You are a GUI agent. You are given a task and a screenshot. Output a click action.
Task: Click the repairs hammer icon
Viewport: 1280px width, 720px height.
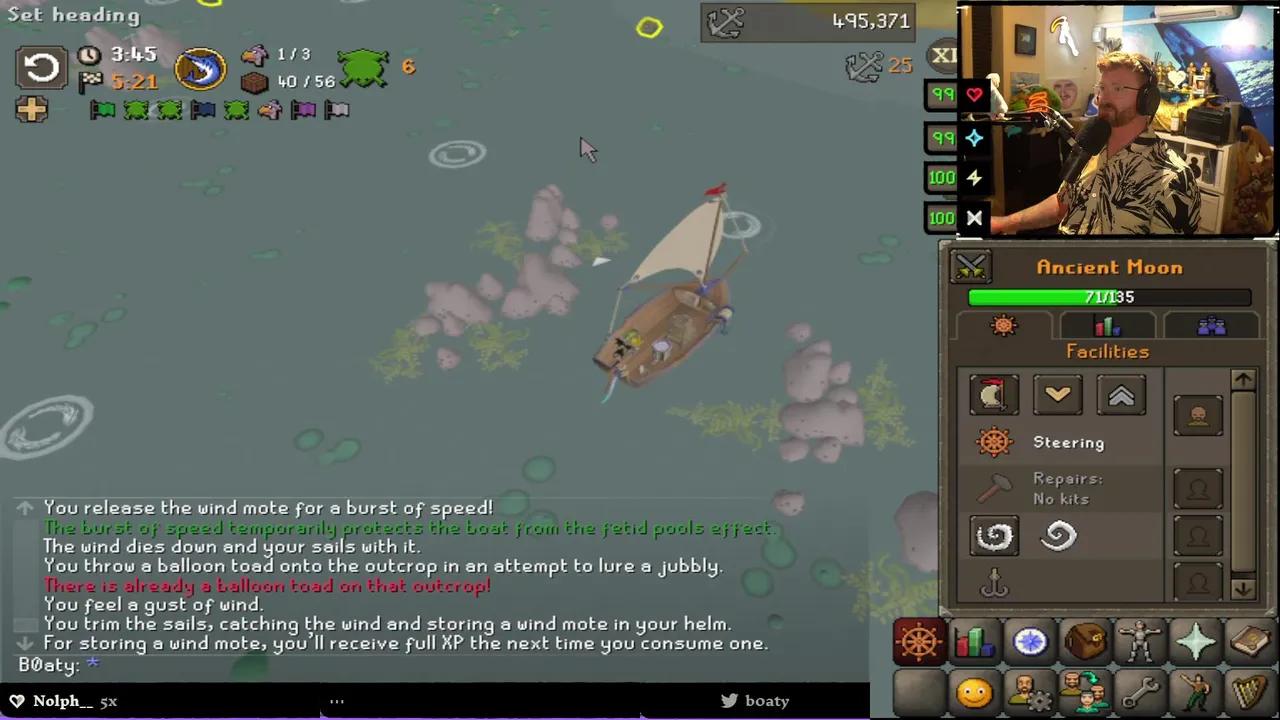coord(994,488)
